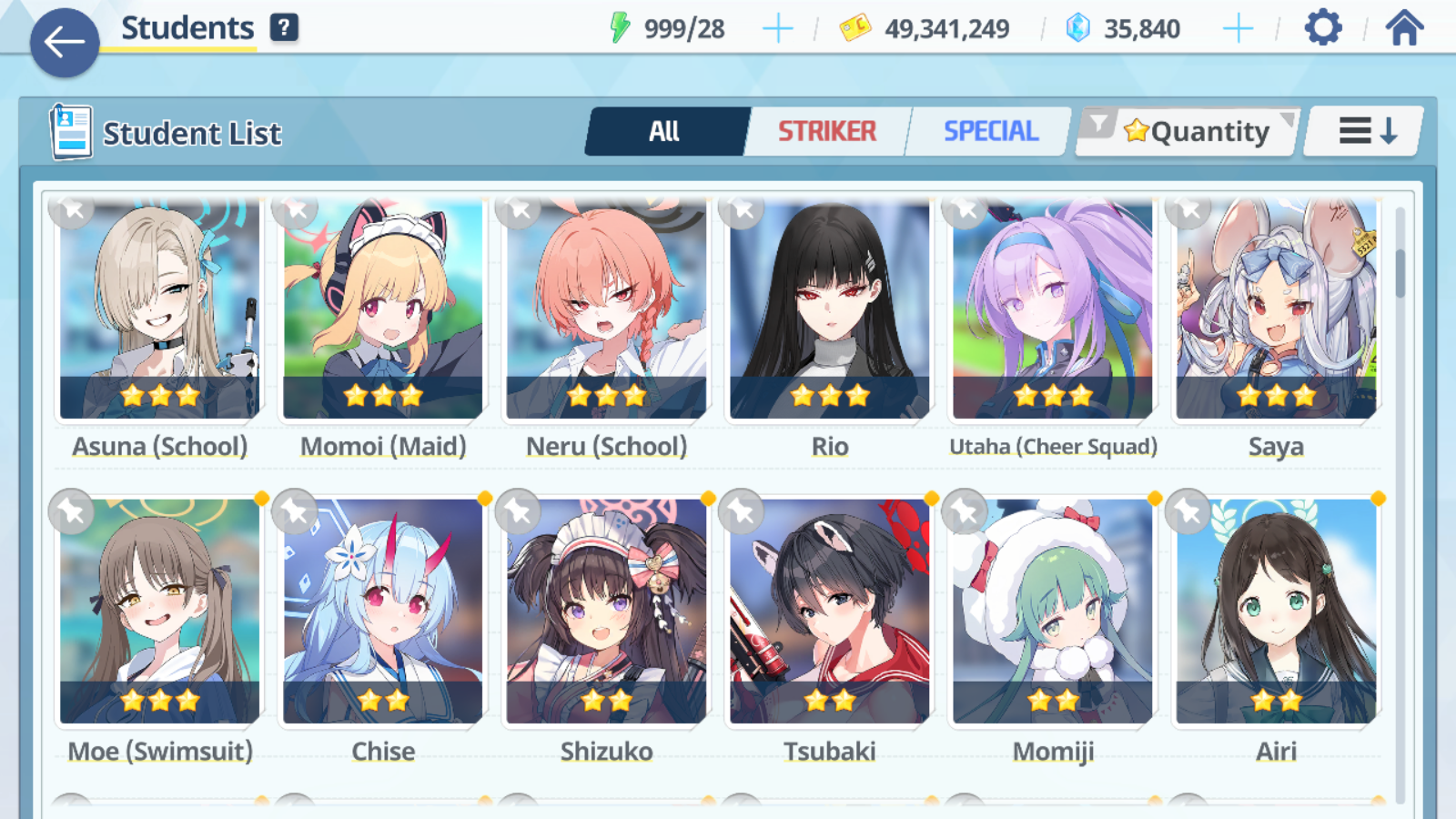Open the Quantity sort filter dropdown

click(x=1188, y=132)
